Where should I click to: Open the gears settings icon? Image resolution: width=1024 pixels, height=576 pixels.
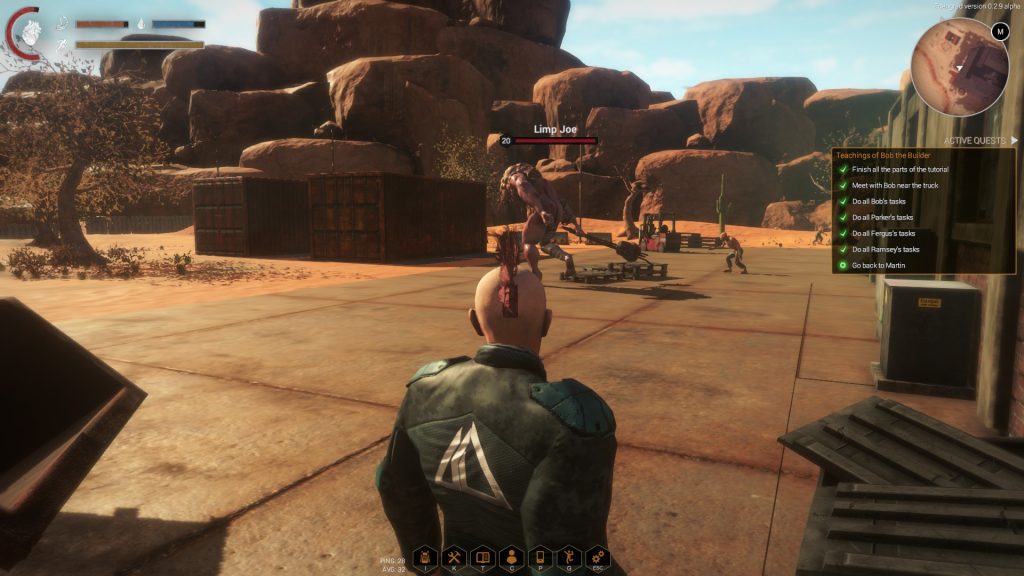click(x=598, y=557)
